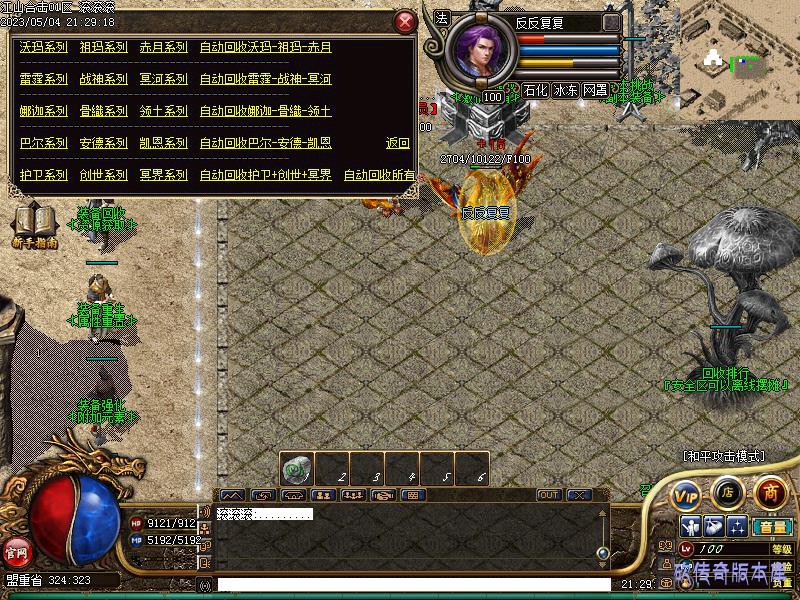
Task: Choose the 凯恩系列 link
Action: point(164,143)
